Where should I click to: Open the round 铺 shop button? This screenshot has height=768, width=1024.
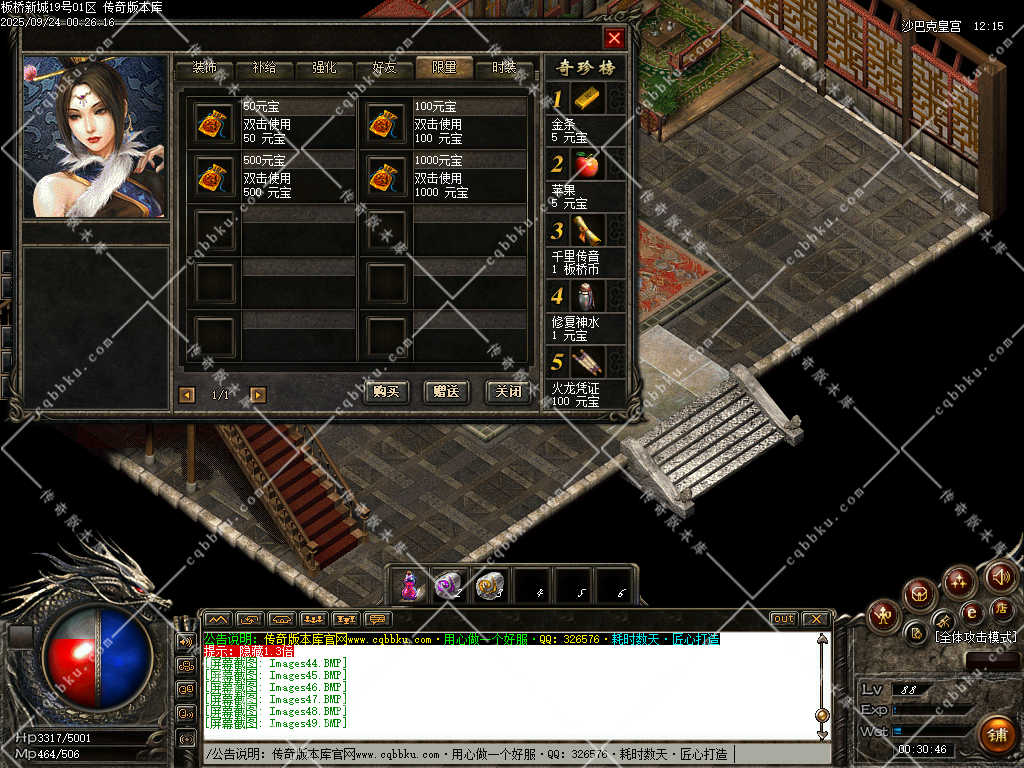pyautogui.click(x=996, y=735)
